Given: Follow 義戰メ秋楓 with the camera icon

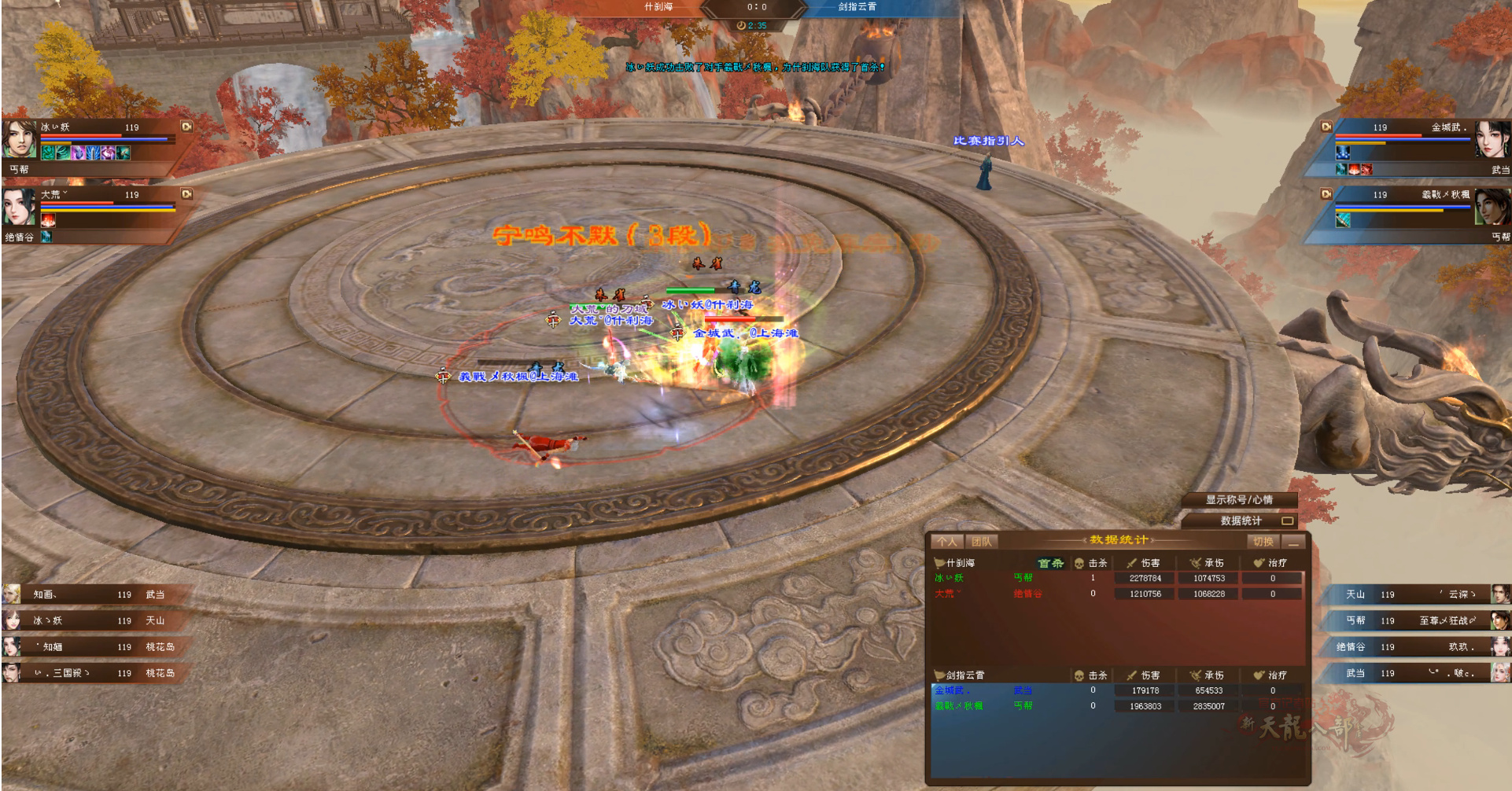Looking at the screenshot, I should [x=1326, y=194].
